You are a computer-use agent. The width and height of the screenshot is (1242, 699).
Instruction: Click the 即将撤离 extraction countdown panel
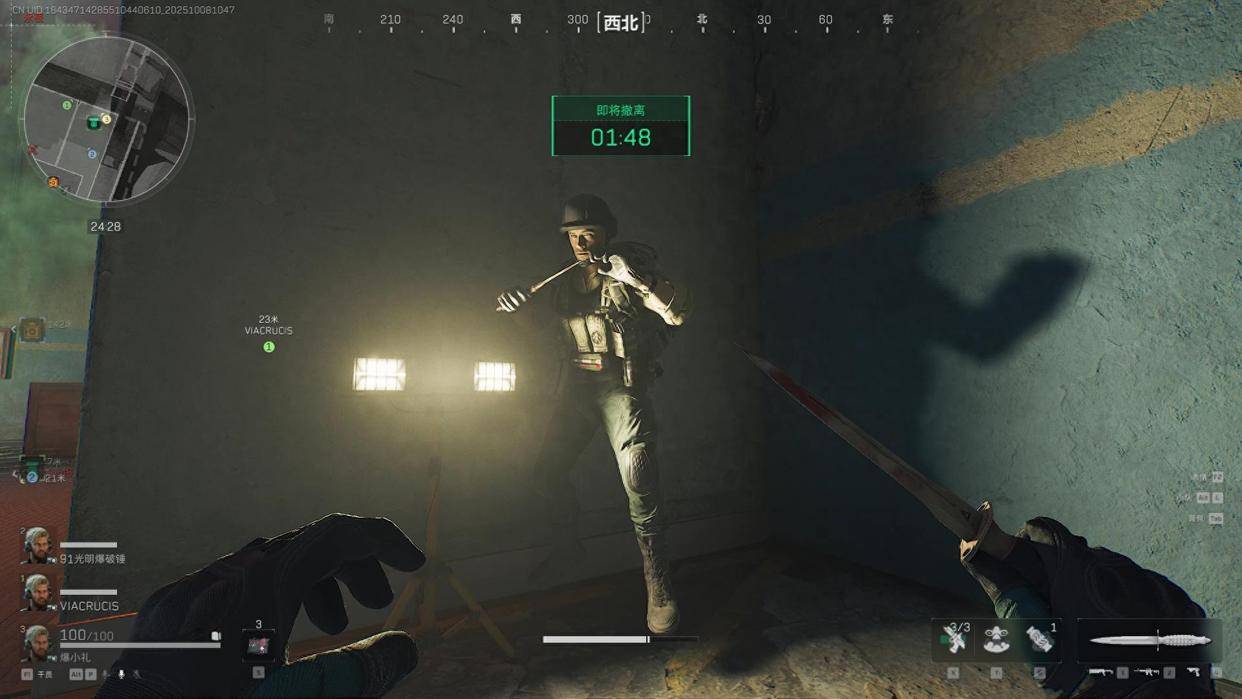coord(620,126)
